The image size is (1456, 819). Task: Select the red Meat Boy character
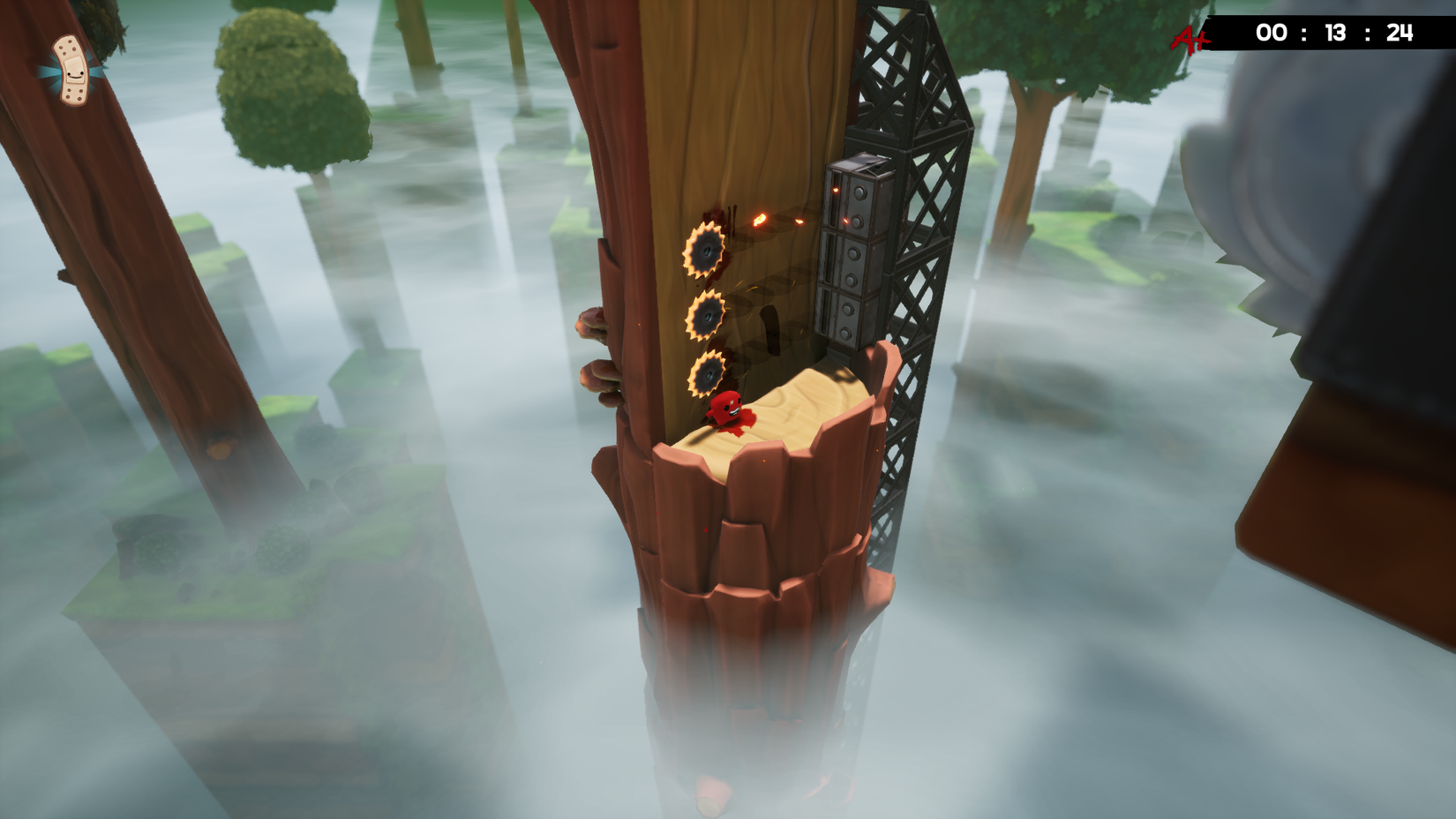[x=725, y=408]
